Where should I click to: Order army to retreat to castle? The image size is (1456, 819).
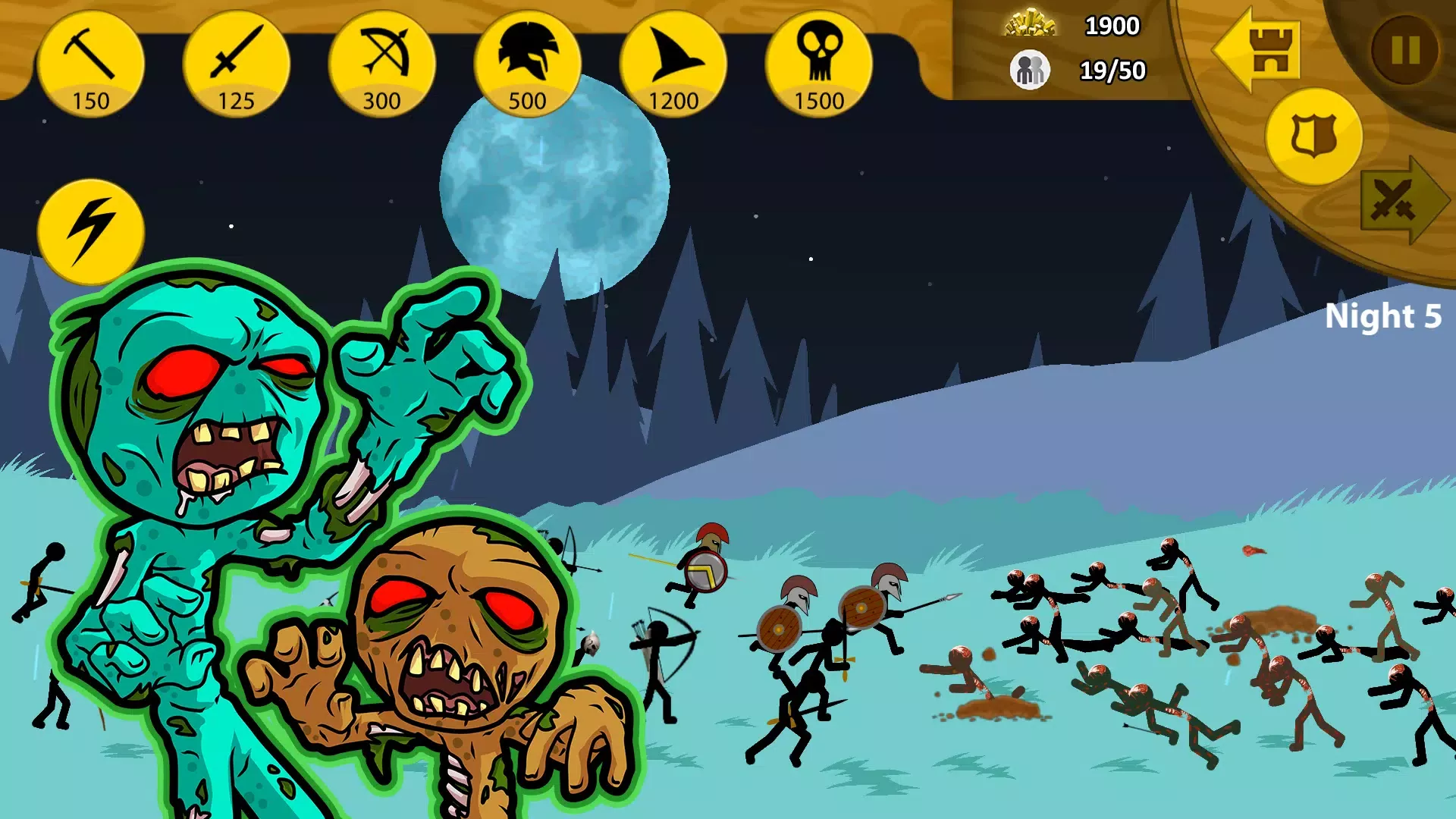(1259, 50)
